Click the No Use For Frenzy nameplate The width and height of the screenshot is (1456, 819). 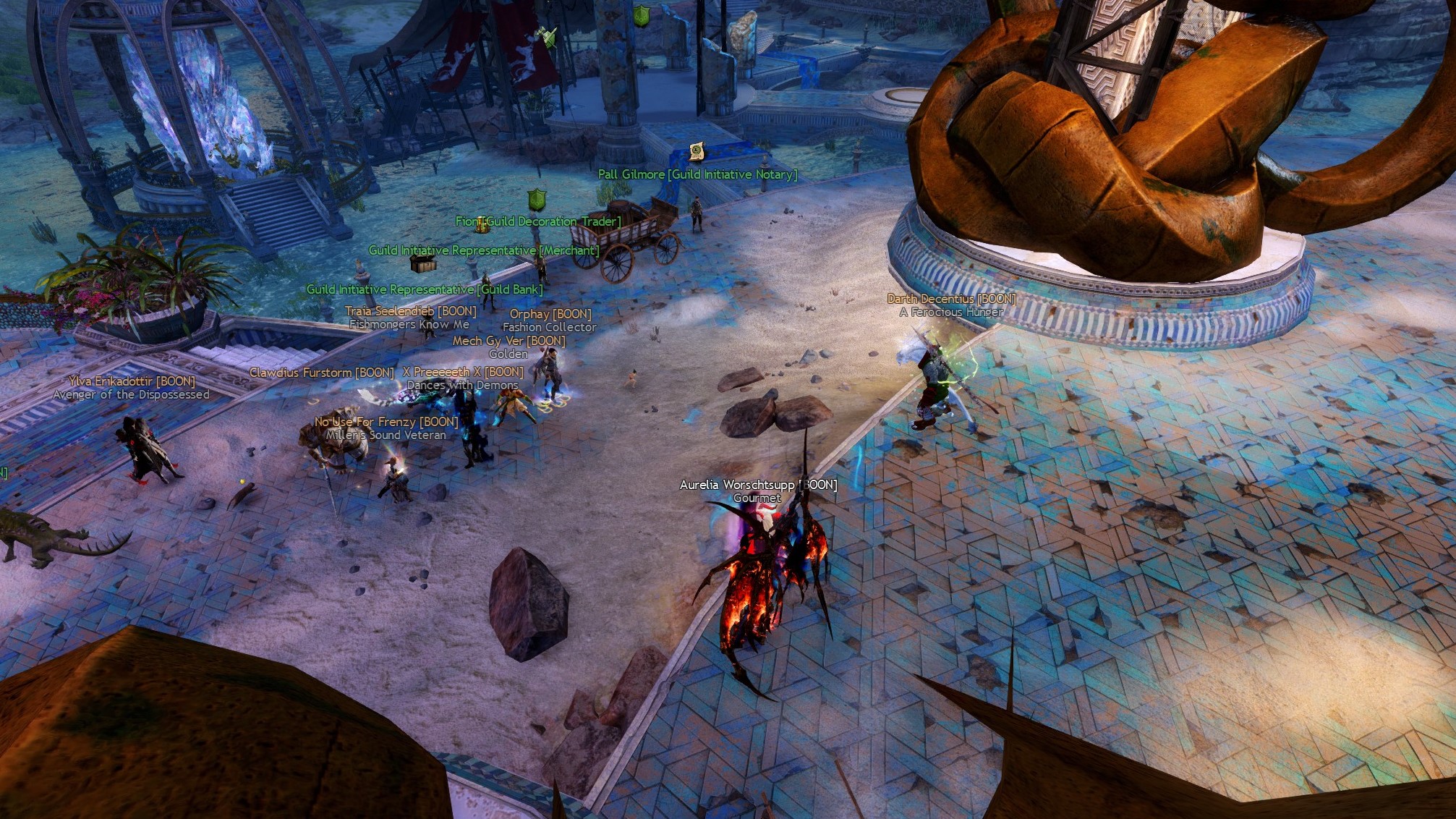coord(386,422)
